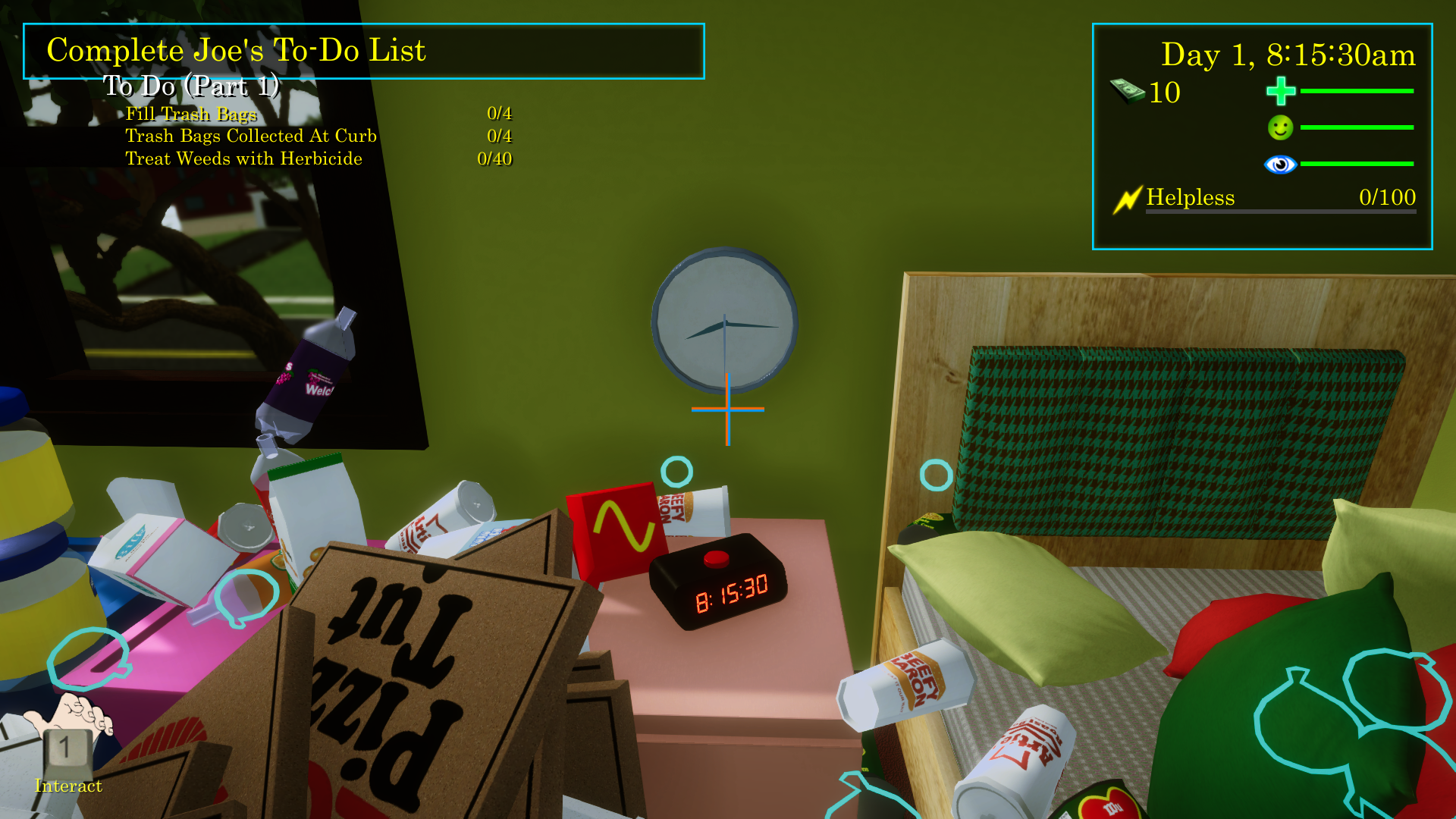
Task: Click the smiley face mood icon
Action: pyautogui.click(x=1280, y=127)
